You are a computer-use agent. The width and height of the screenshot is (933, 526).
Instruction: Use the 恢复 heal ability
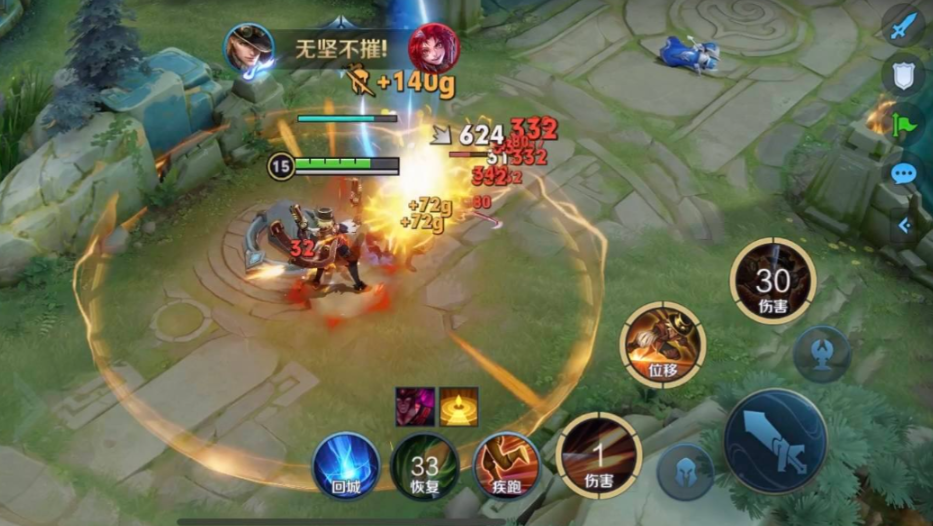(425, 465)
